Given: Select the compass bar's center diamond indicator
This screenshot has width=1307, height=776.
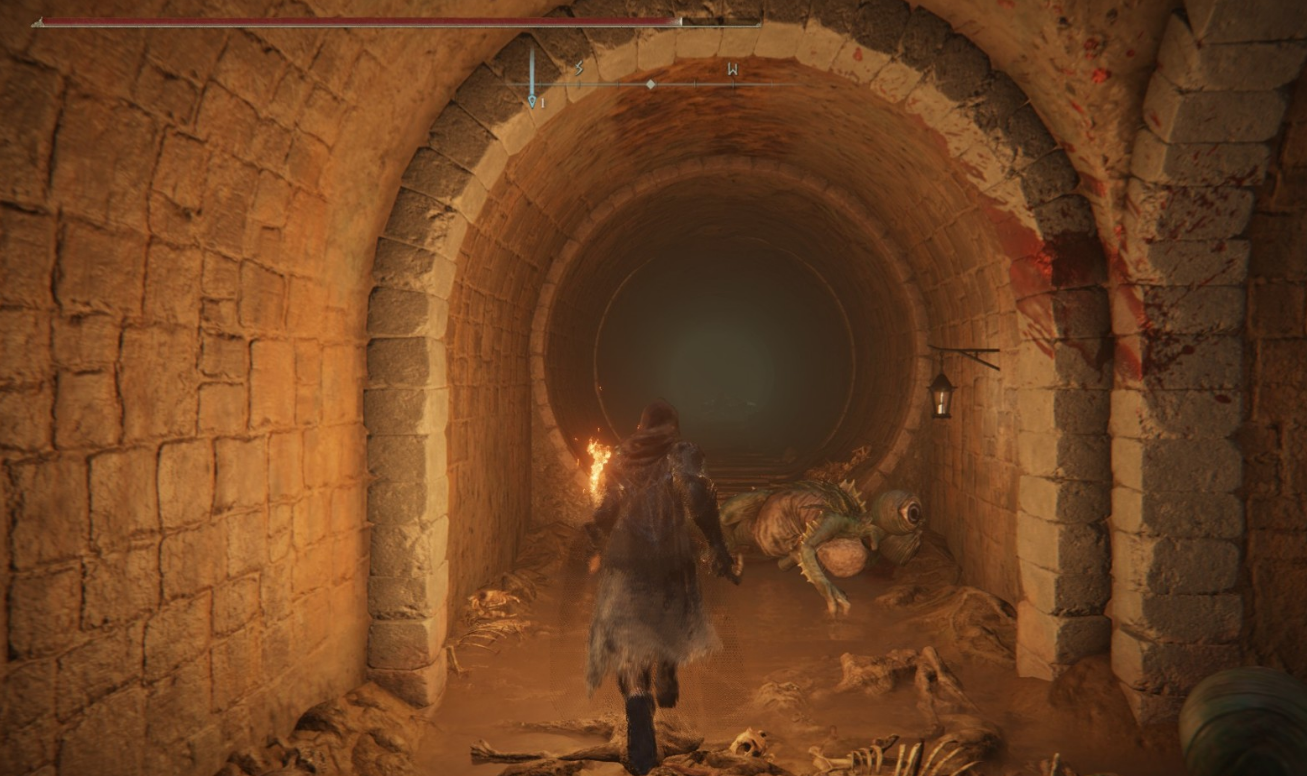Looking at the screenshot, I should point(651,85).
